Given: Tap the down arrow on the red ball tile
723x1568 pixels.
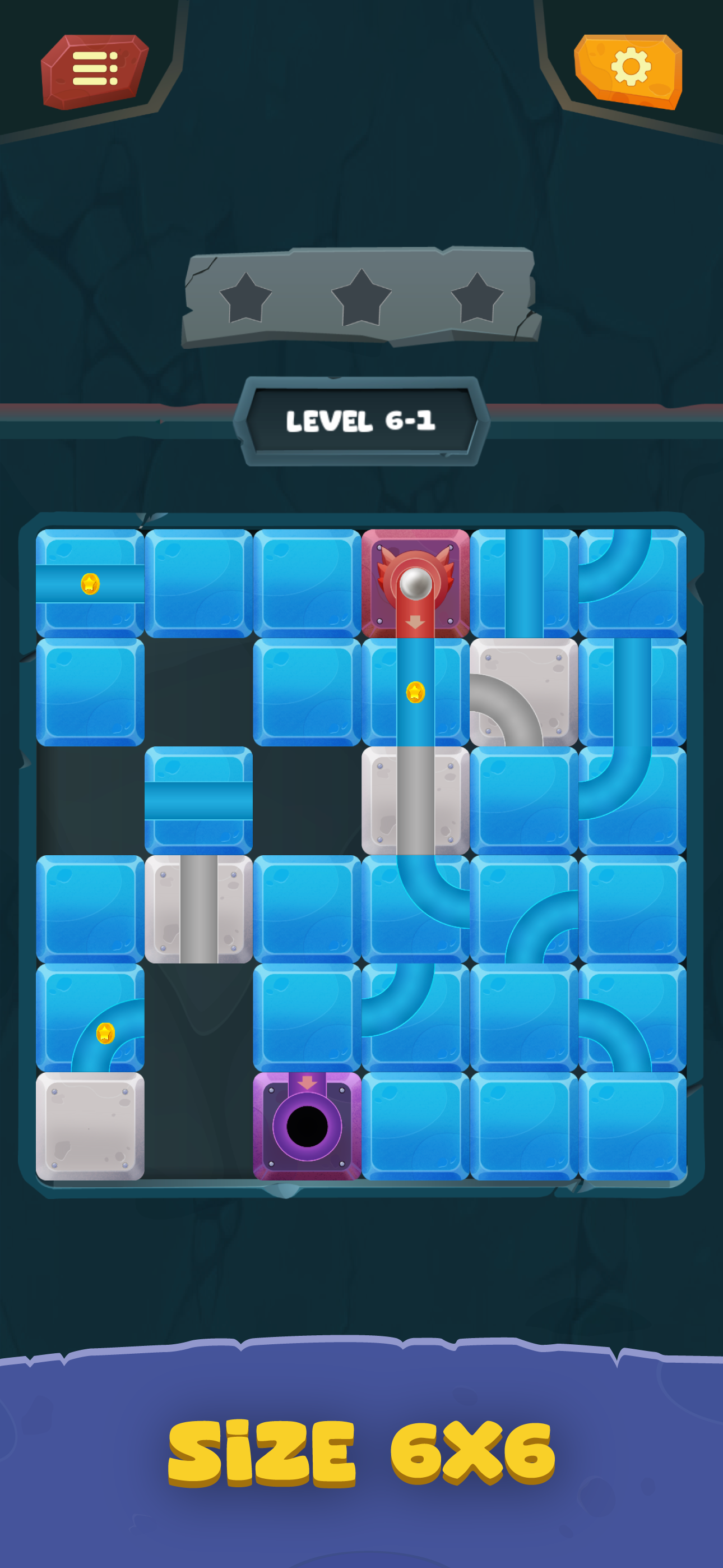Looking at the screenshot, I should [x=416, y=622].
